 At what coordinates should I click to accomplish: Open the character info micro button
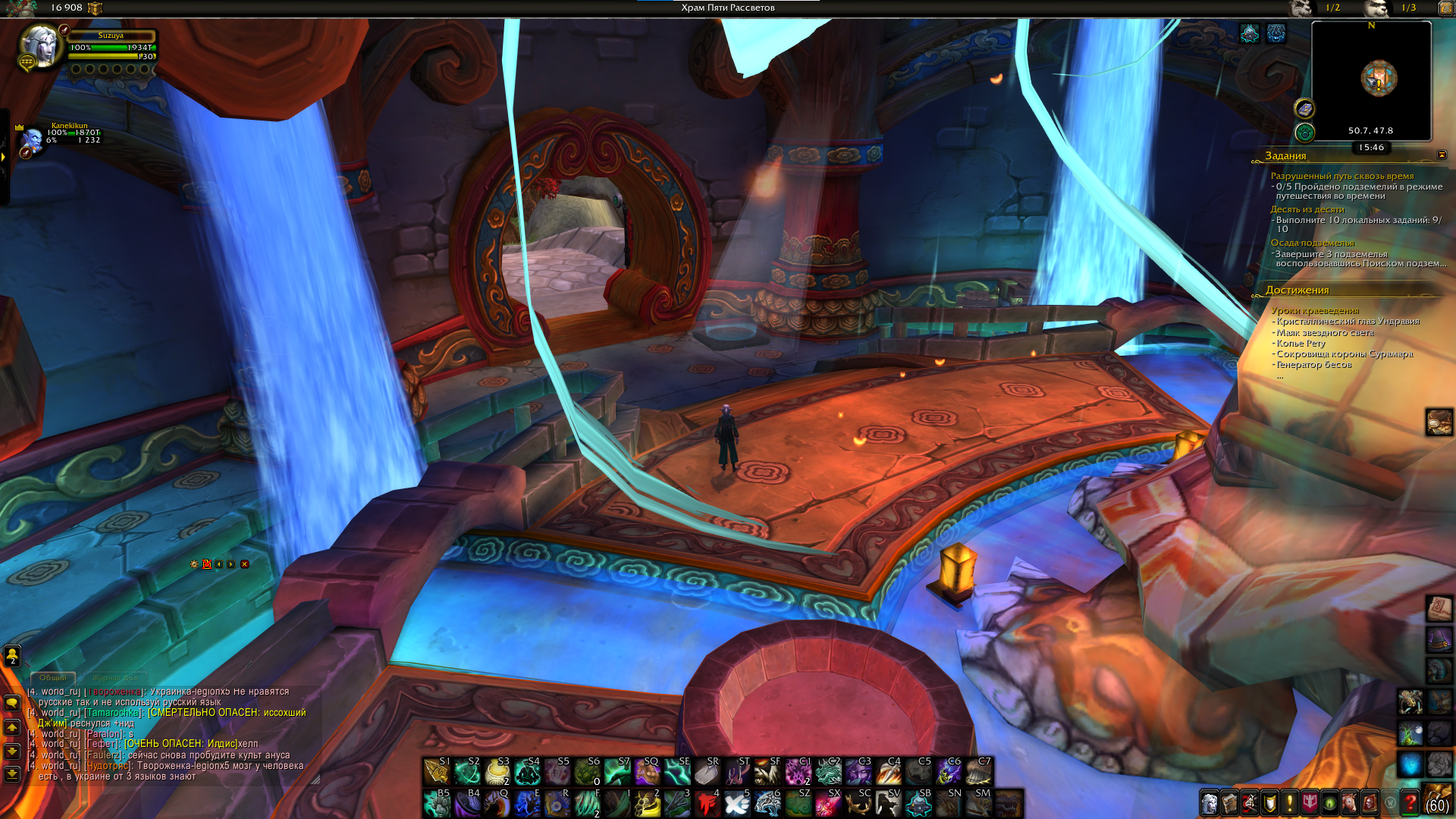tap(1210, 802)
